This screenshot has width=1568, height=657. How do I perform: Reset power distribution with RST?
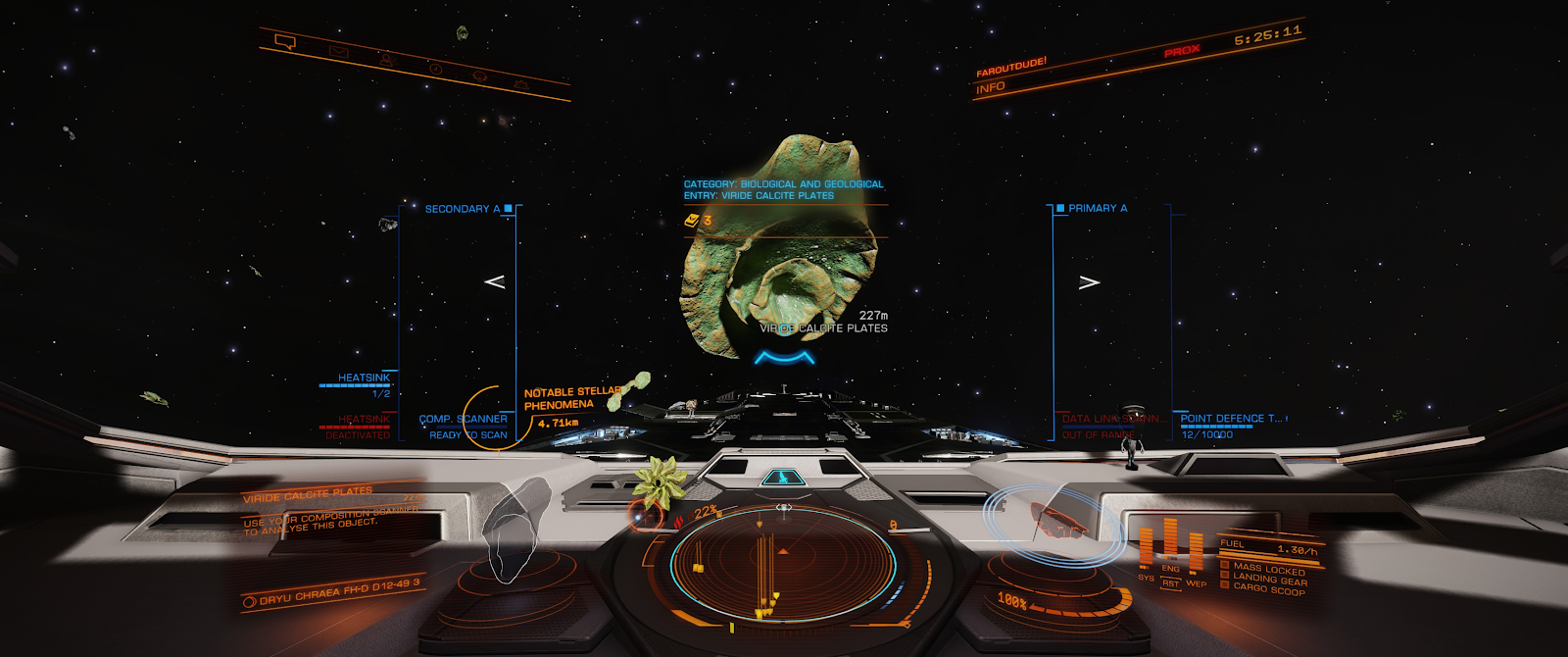pyautogui.click(x=1170, y=583)
